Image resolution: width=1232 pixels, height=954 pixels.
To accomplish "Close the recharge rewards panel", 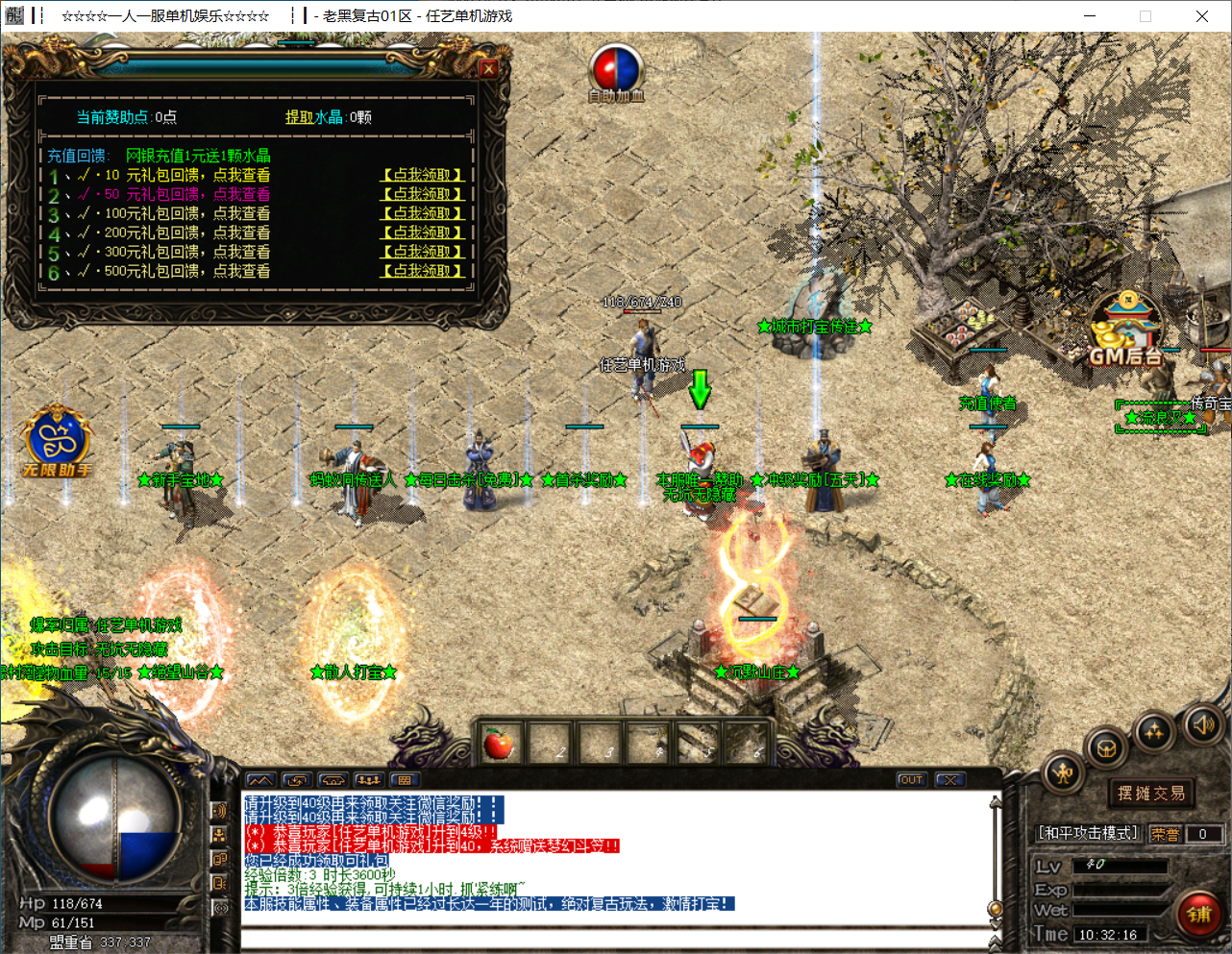I will (488, 68).
